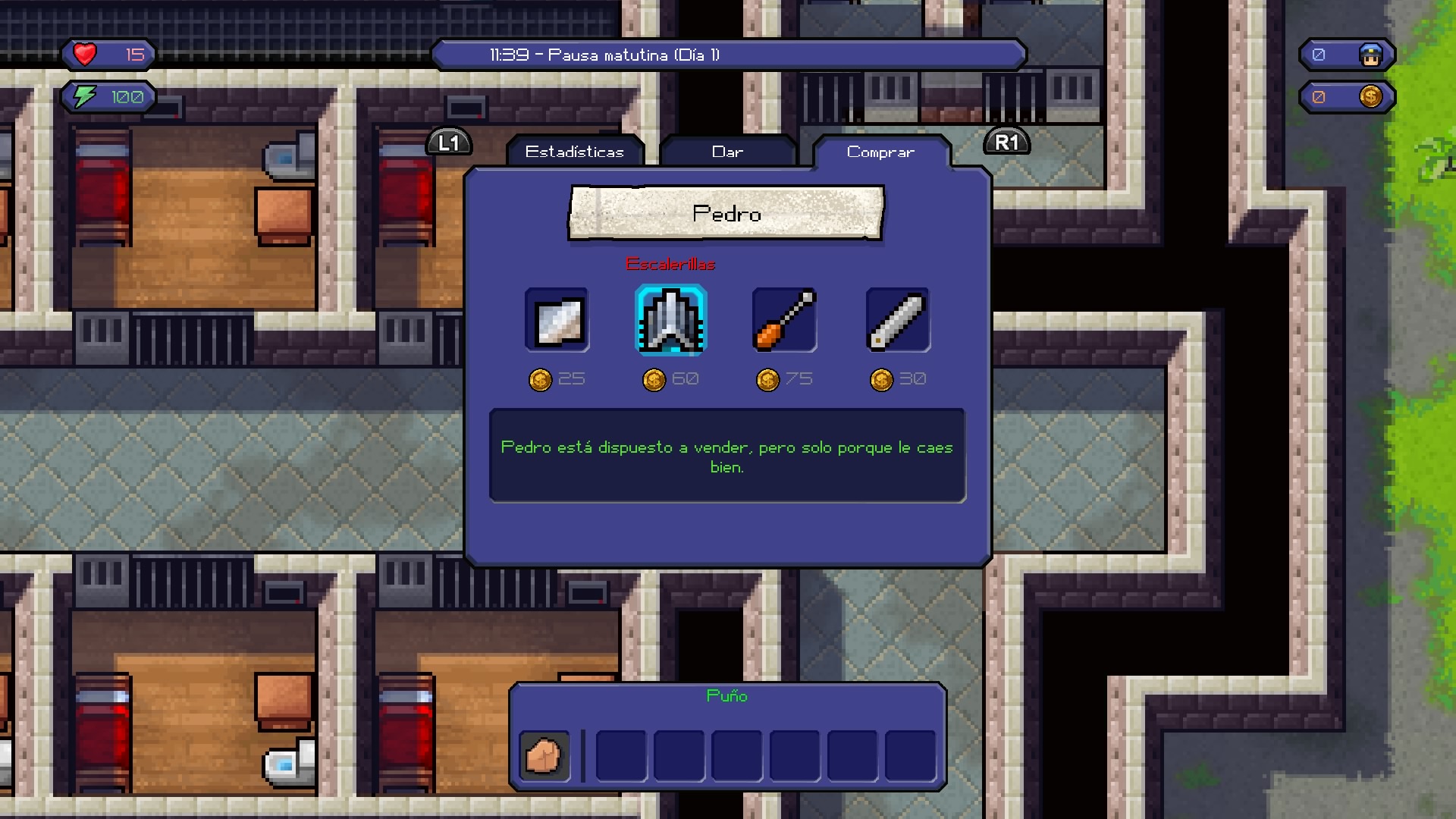This screenshot has height=819, width=1456.
Task: Select the Escalerillas item costing 60
Action: (671, 320)
